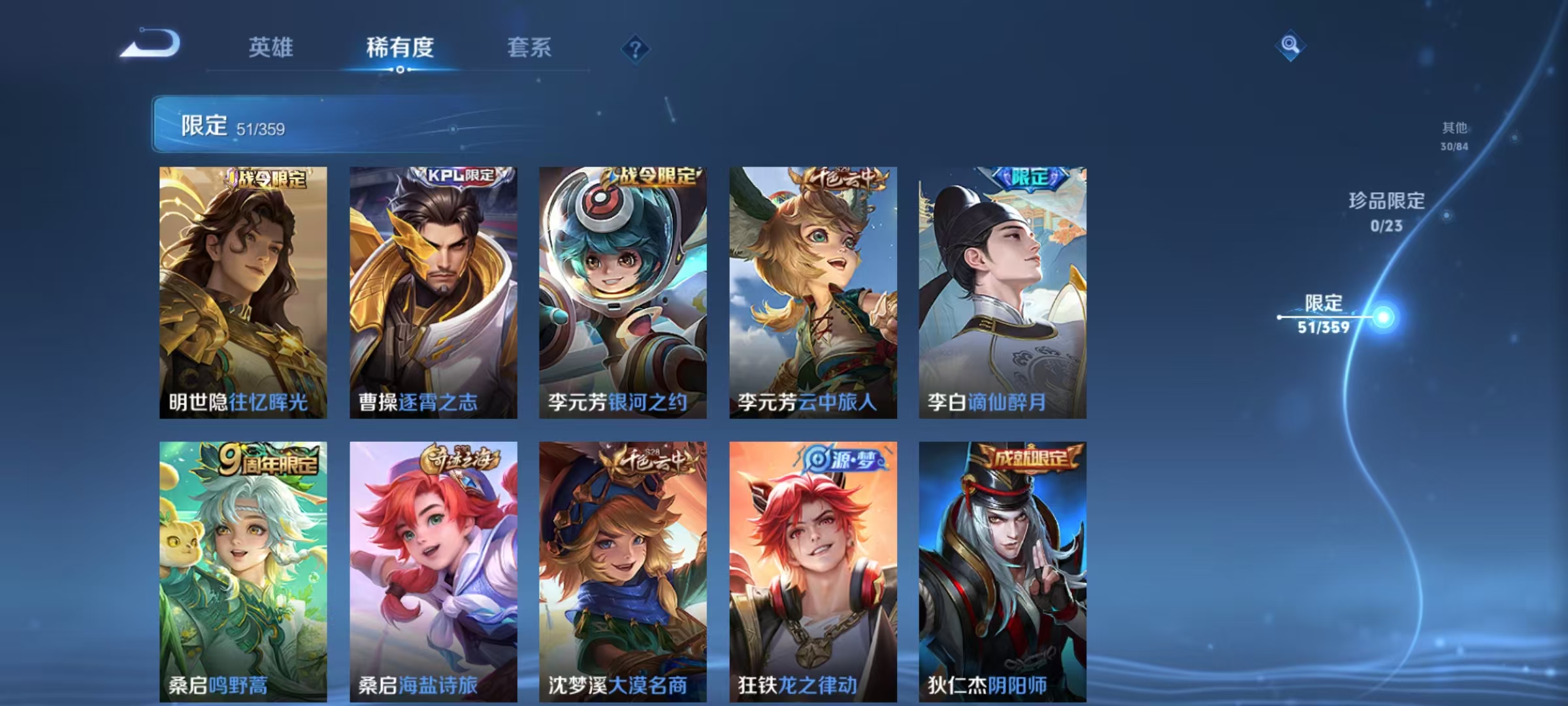Screen dimensions: 1568x706
Task: Jump to 其他 30/84 on the timeline
Action: coord(1456,137)
